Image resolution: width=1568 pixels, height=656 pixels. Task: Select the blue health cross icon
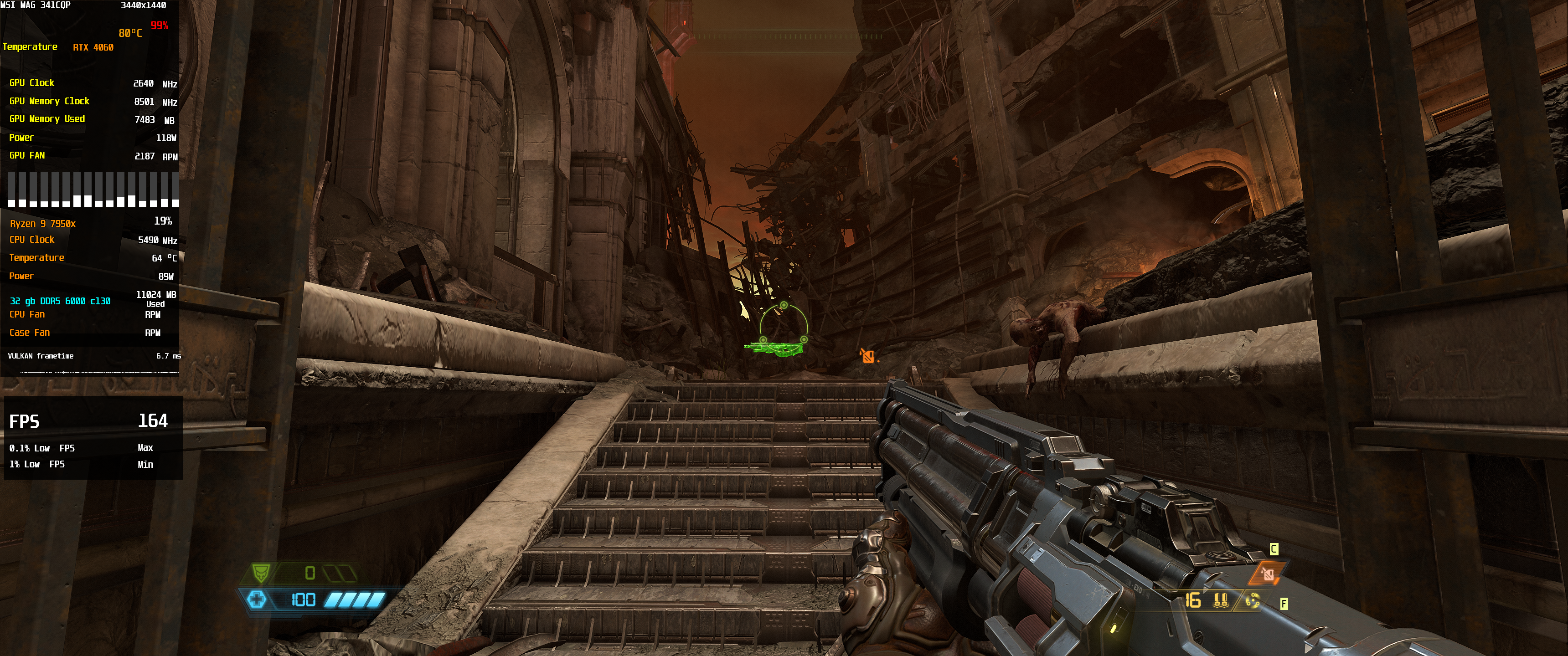click(257, 600)
